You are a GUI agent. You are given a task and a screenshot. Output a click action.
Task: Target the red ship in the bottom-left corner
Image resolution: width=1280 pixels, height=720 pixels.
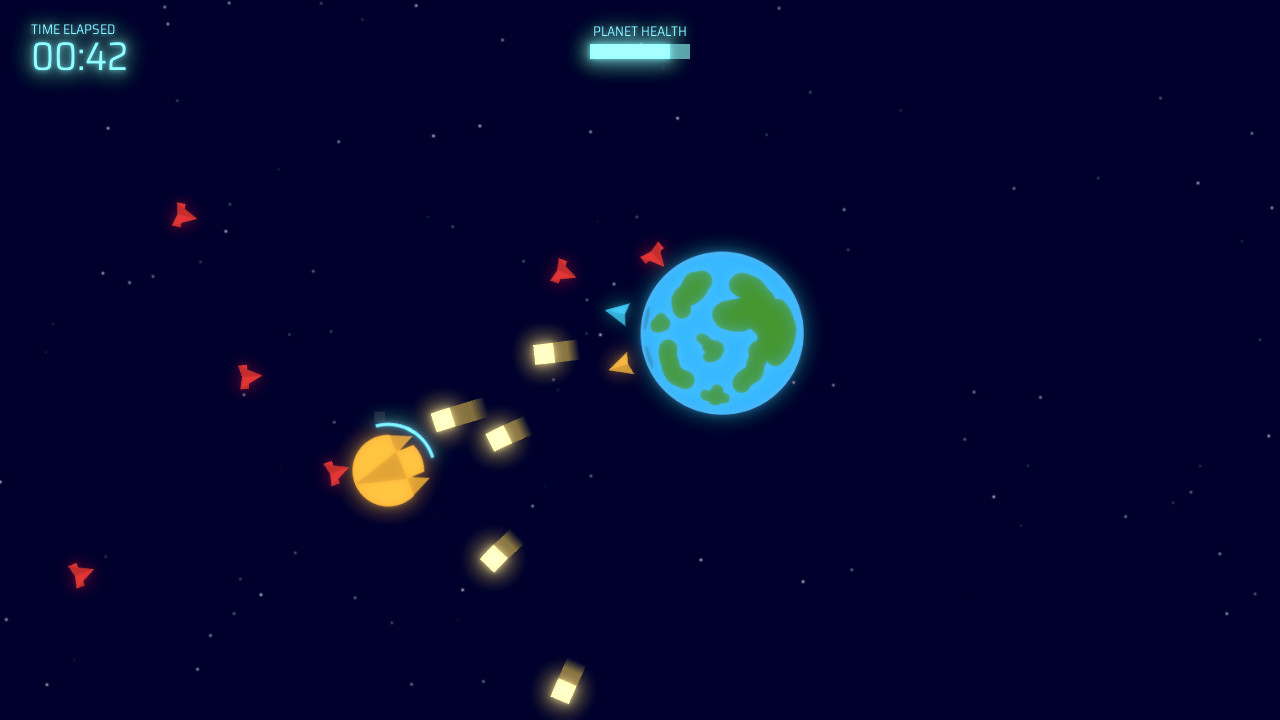click(x=79, y=575)
